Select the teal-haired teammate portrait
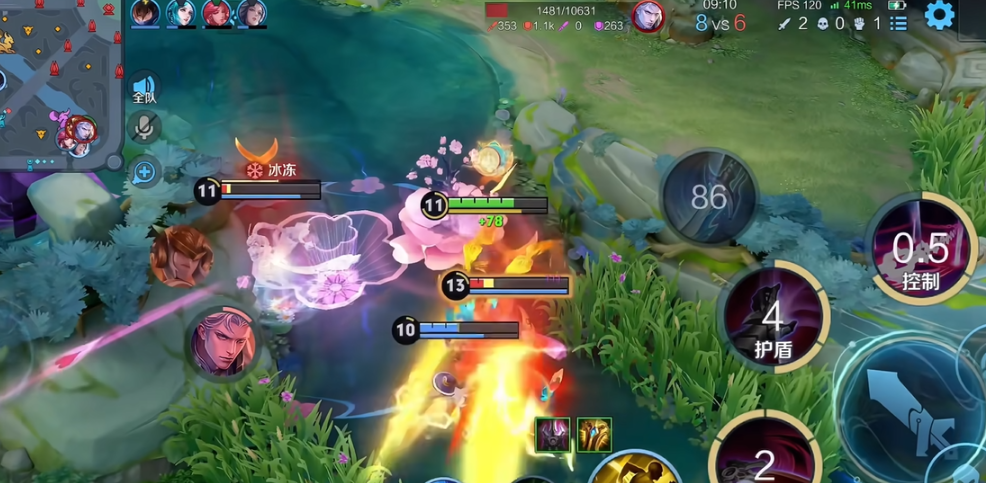This screenshot has width=986, height=483. click(181, 13)
